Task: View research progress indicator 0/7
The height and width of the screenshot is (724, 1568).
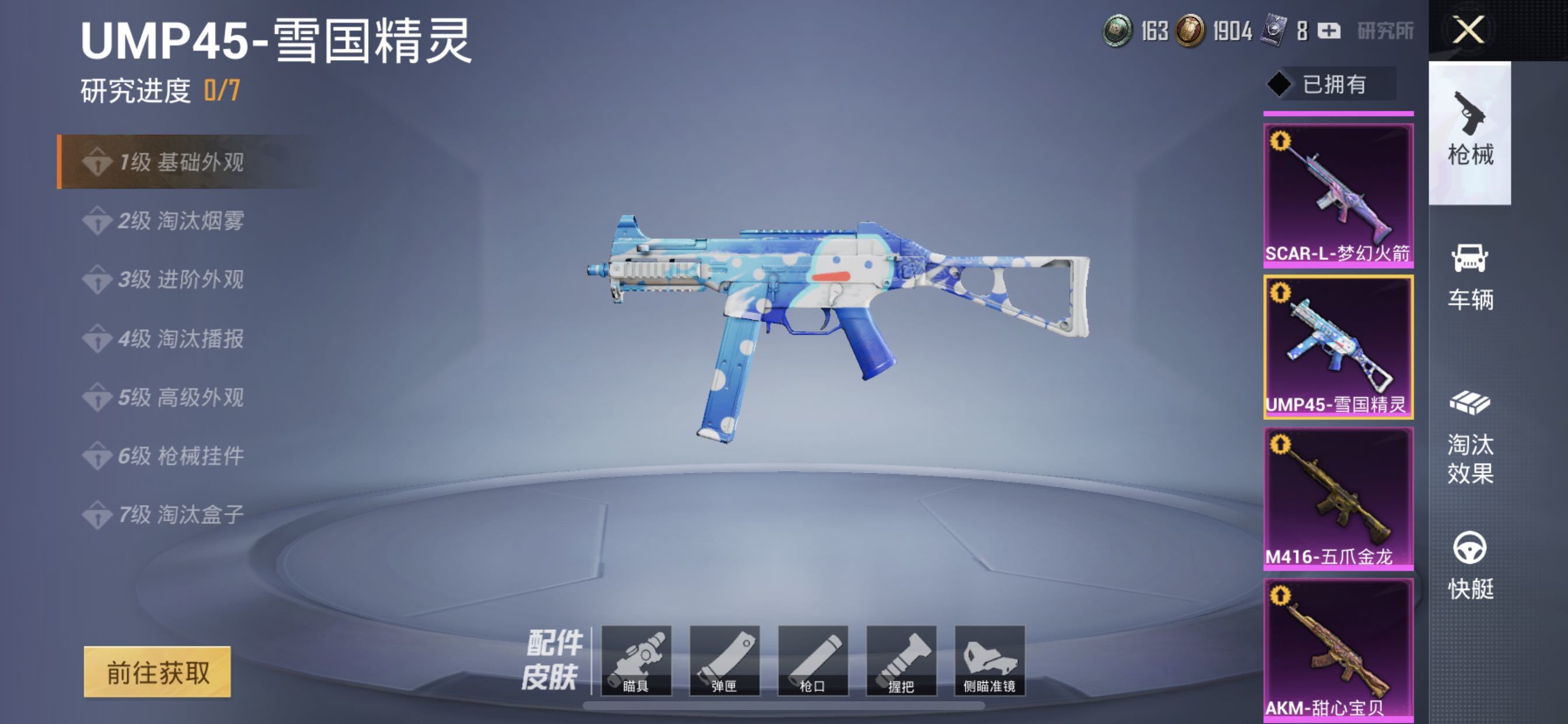Action: coord(222,89)
